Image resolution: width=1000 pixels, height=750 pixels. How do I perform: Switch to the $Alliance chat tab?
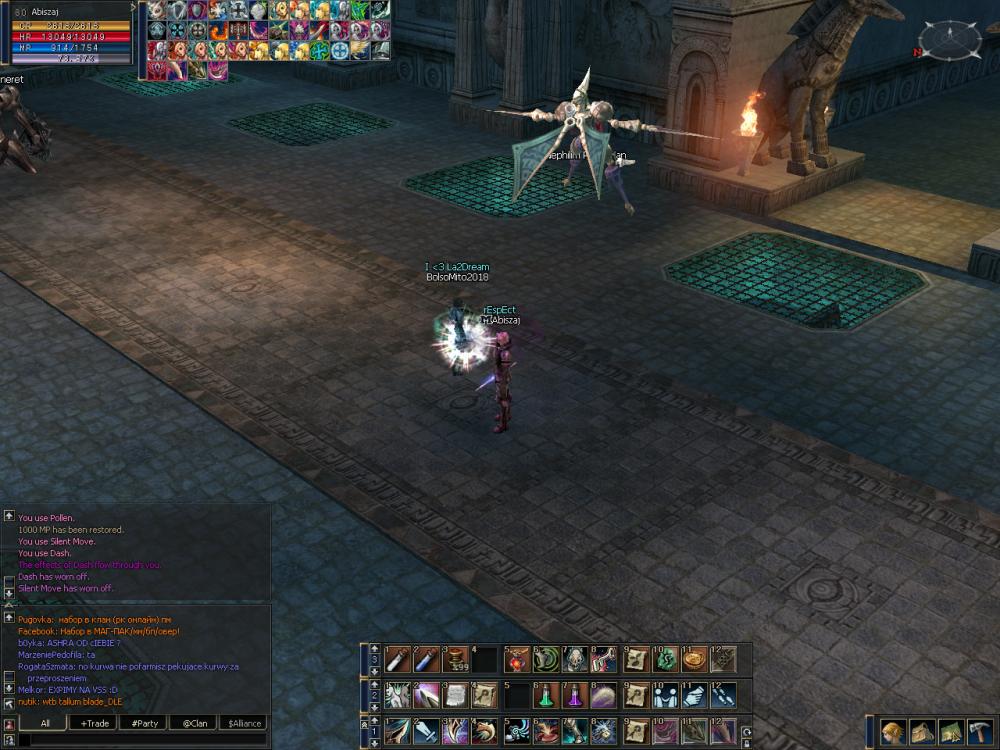coord(243,723)
